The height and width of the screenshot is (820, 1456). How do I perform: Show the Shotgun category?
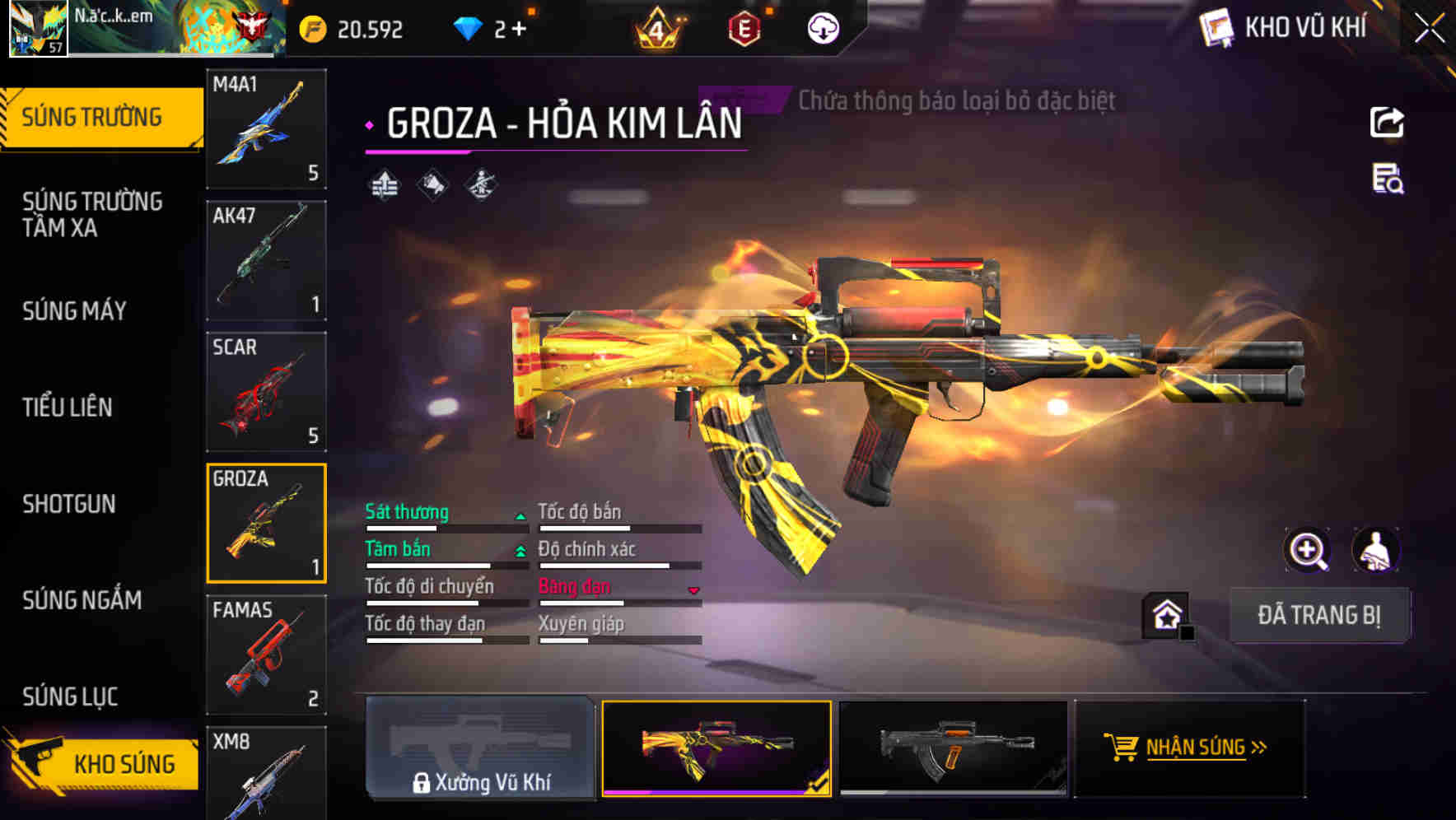69,504
